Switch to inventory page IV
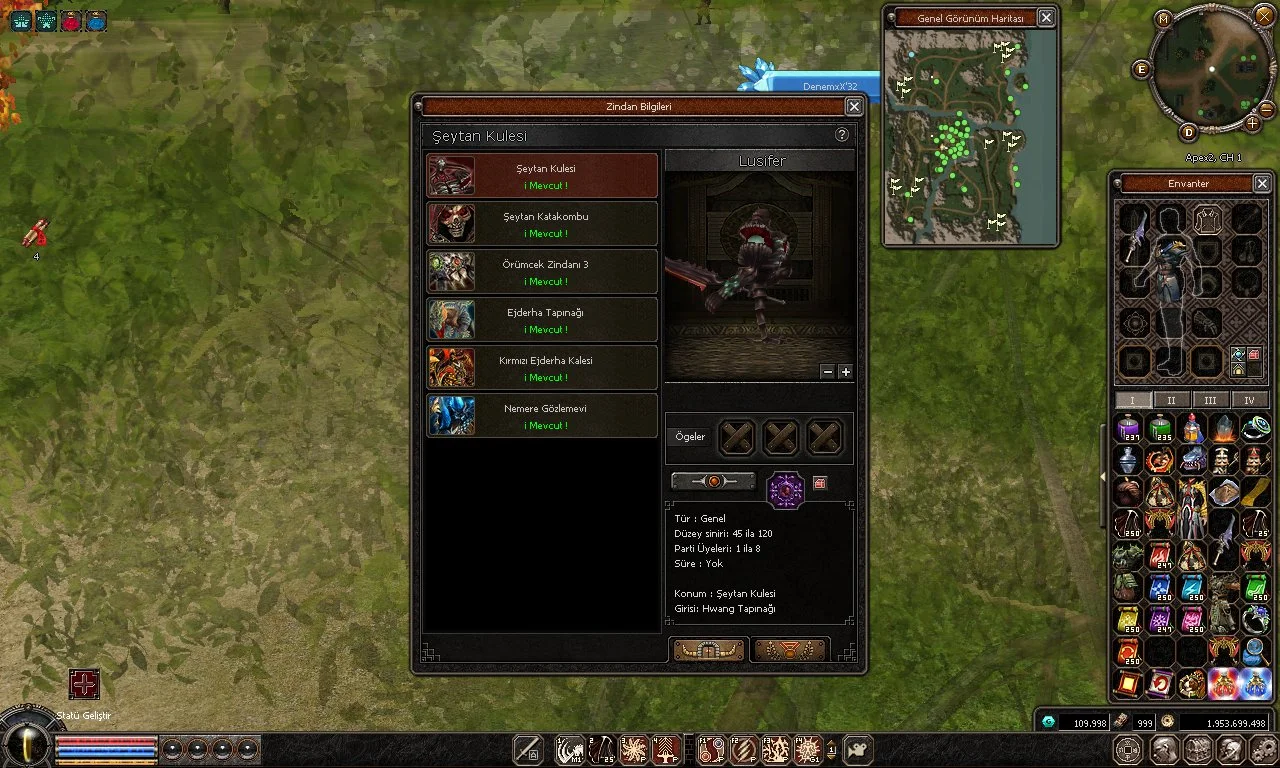Image resolution: width=1280 pixels, height=768 pixels. tap(1250, 400)
